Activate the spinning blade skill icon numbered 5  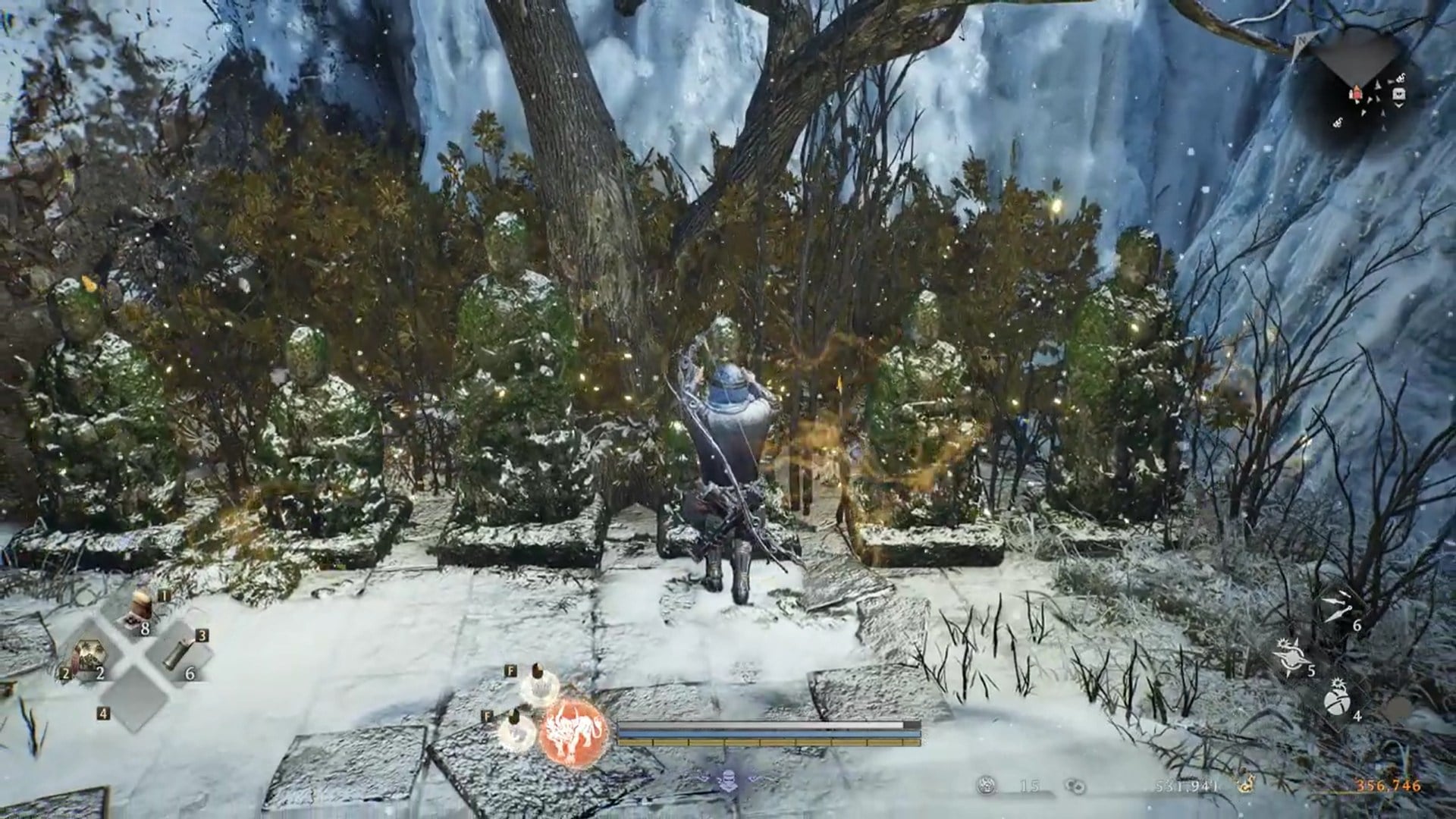click(1291, 657)
